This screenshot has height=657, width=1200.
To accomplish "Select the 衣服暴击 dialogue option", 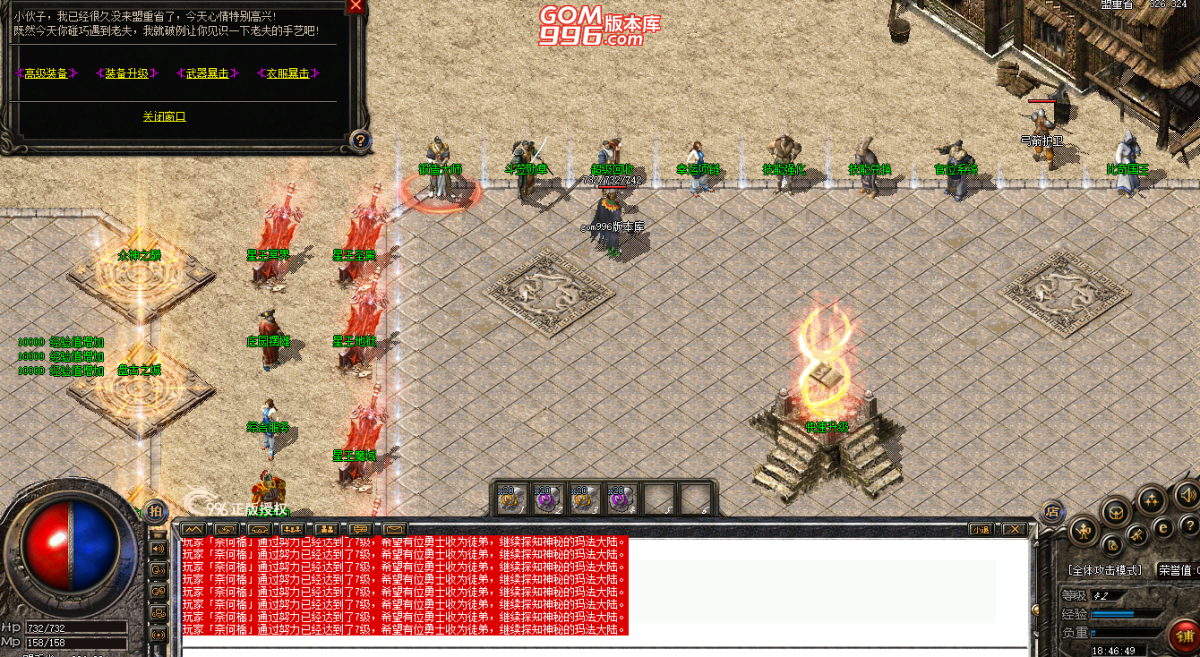I will 287,73.
